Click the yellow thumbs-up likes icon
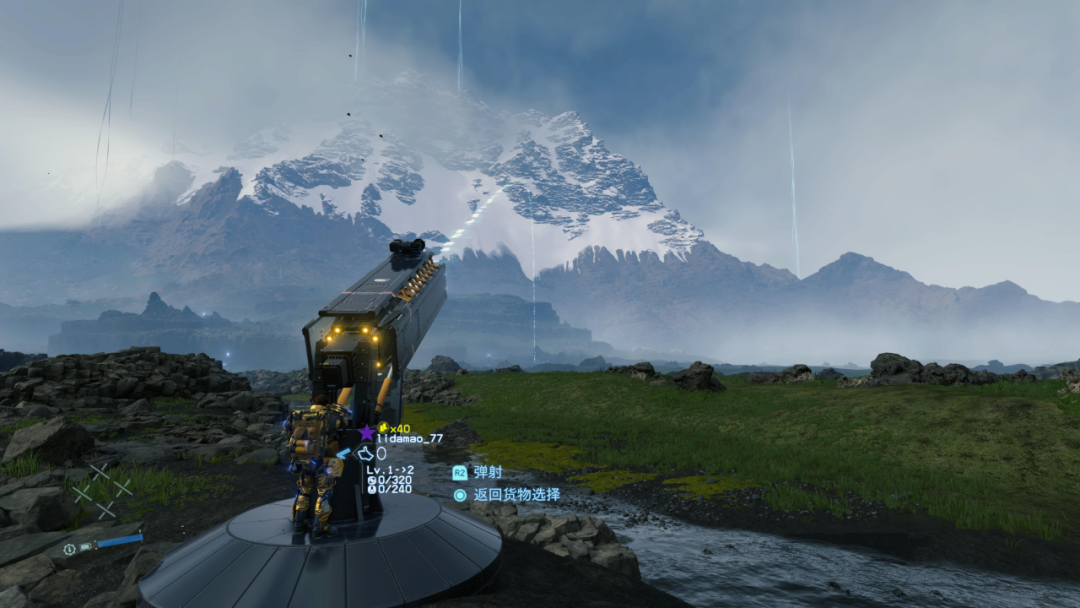 coord(383,428)
